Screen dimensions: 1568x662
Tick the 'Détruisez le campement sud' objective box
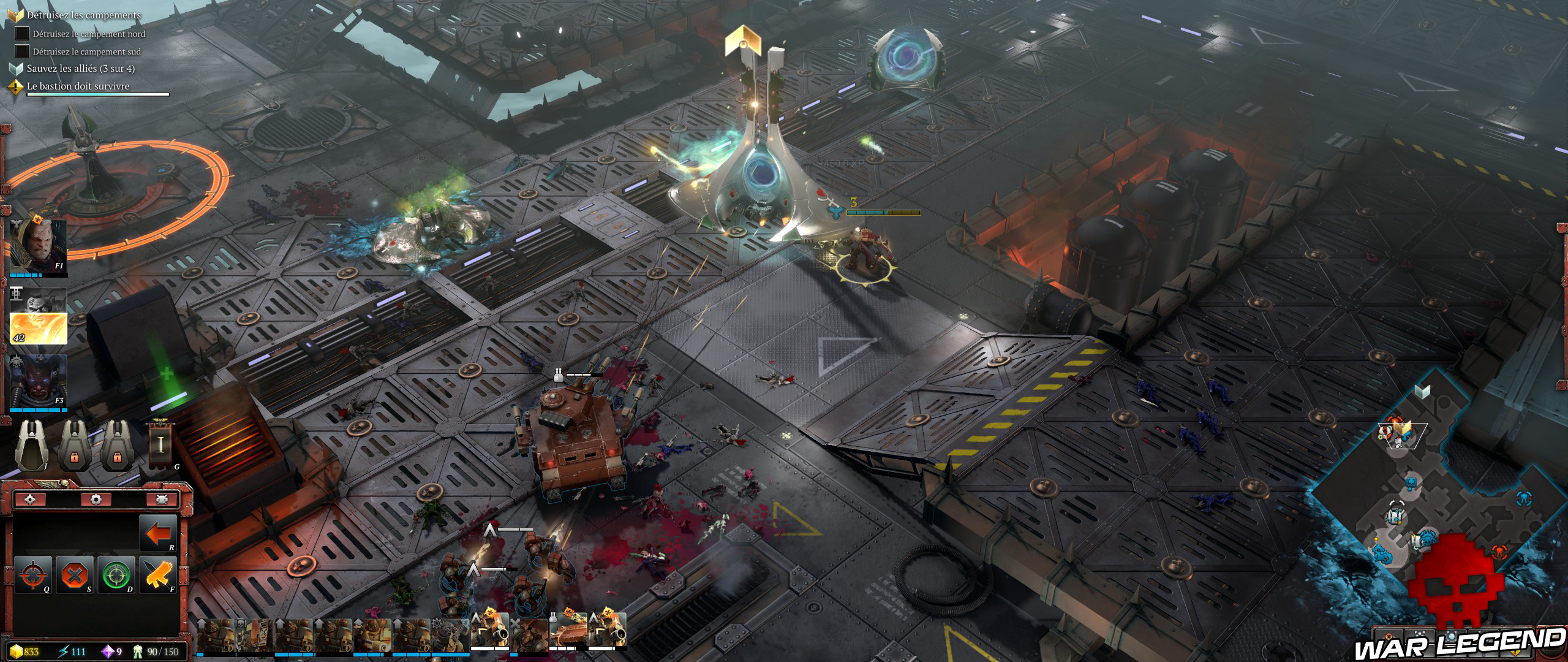[22, 50]
